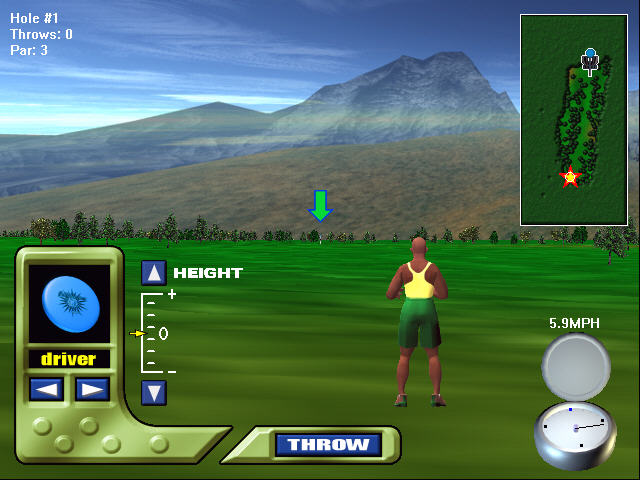Switch to the previous disc with left arrow

point(46,389)
